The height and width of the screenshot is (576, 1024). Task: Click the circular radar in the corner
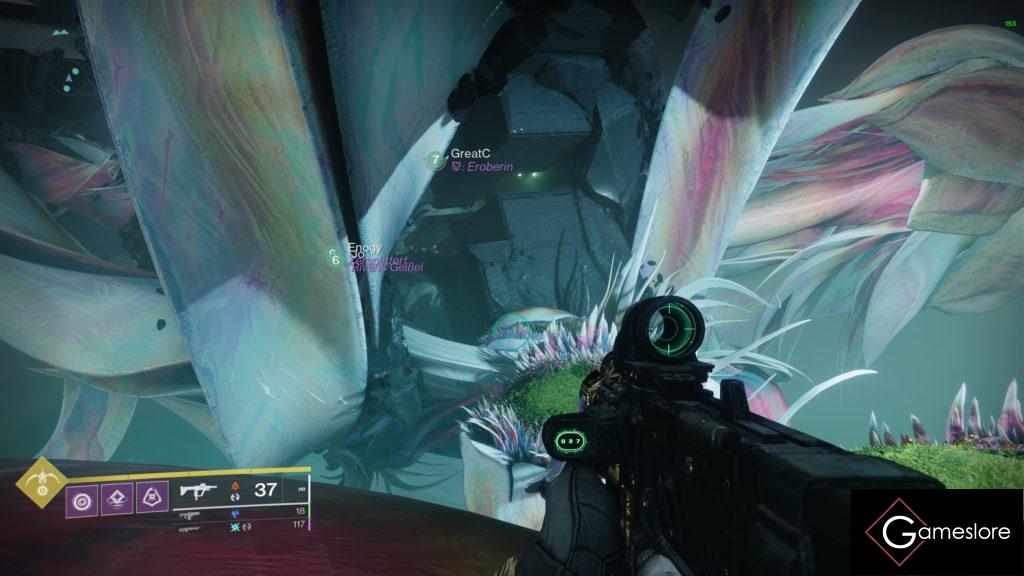66,78
